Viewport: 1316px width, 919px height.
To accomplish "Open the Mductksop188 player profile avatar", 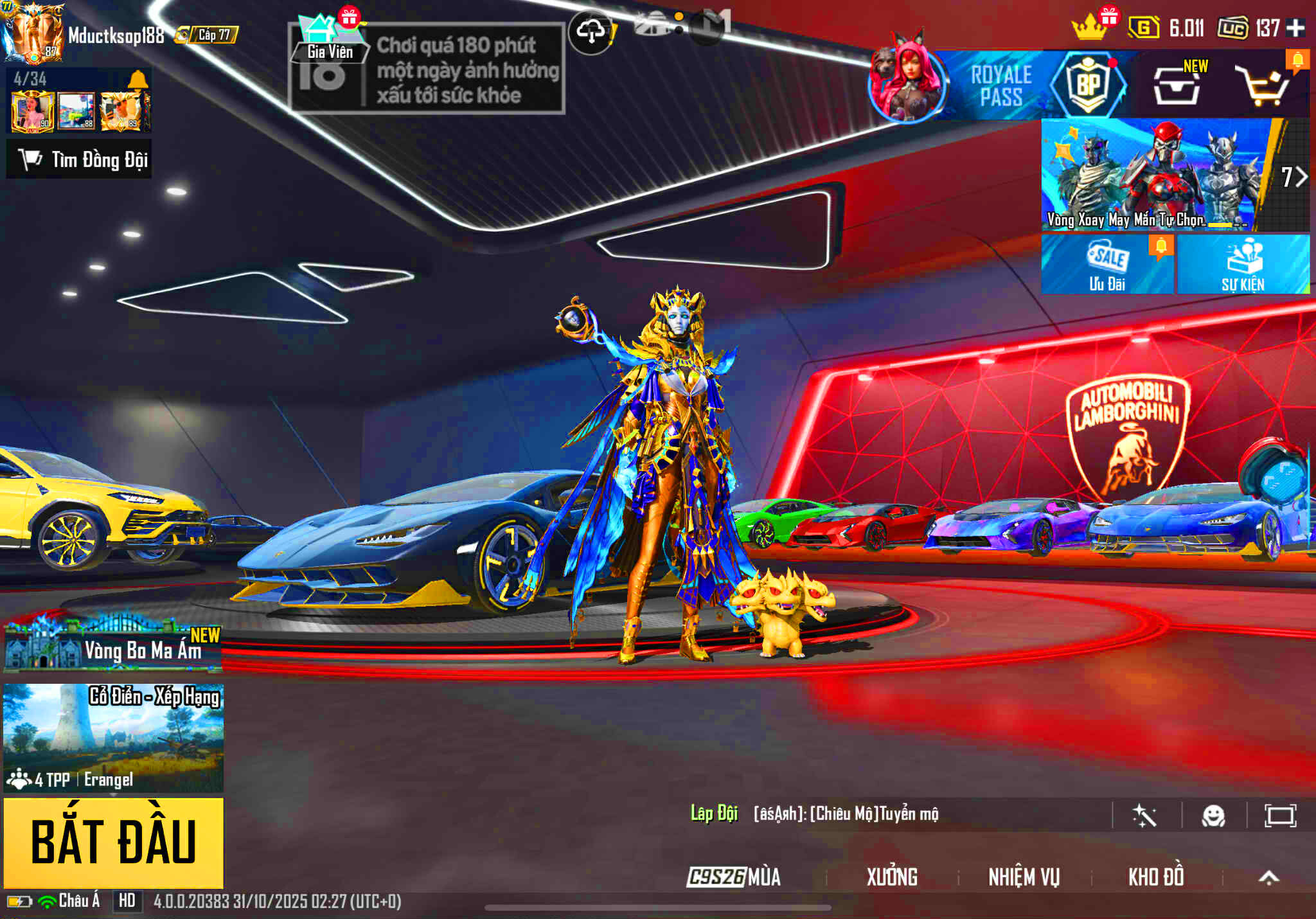I will coord(33,33).
